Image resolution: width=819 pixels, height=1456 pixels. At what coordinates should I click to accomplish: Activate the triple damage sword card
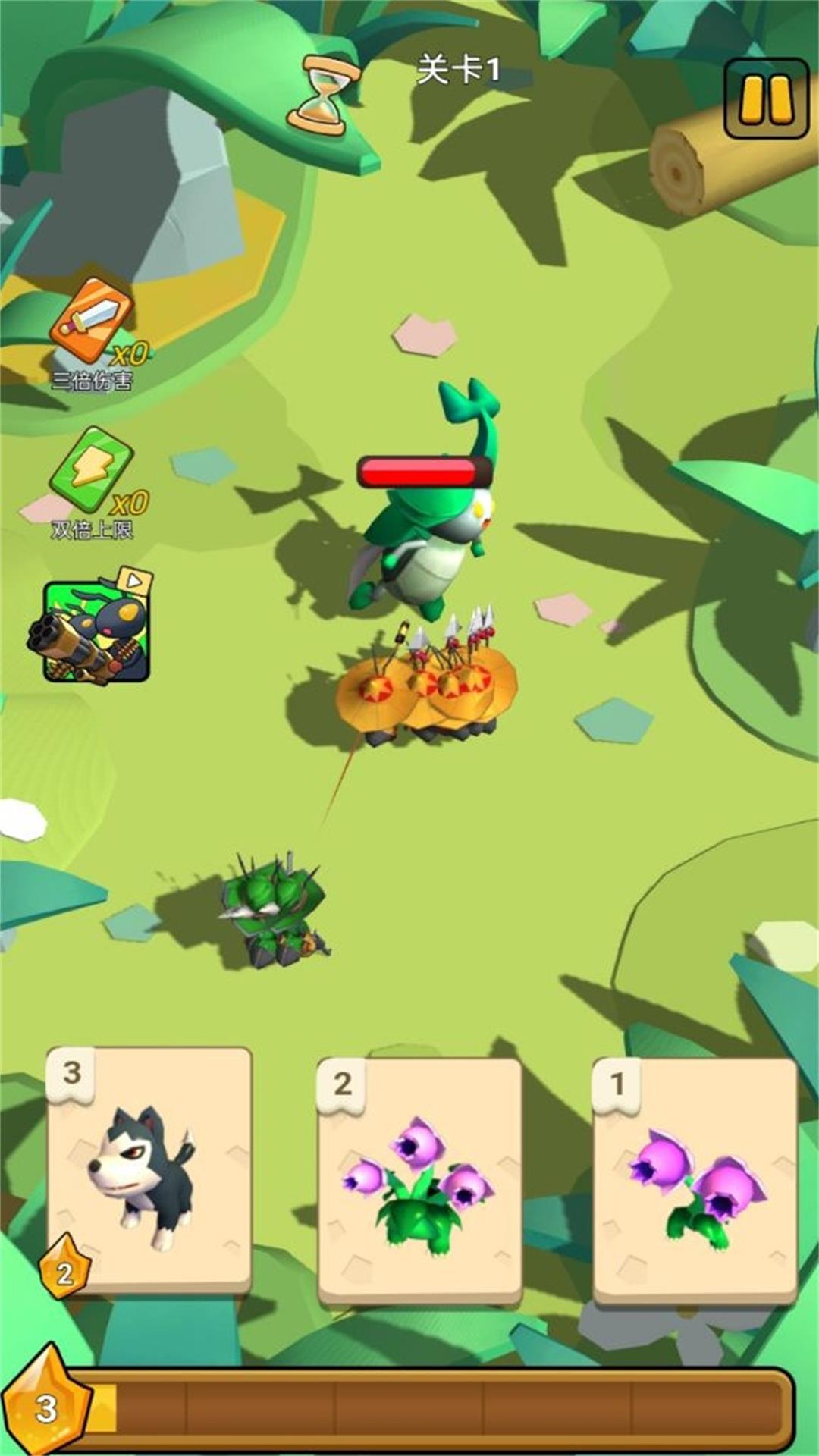click(93, 321)
